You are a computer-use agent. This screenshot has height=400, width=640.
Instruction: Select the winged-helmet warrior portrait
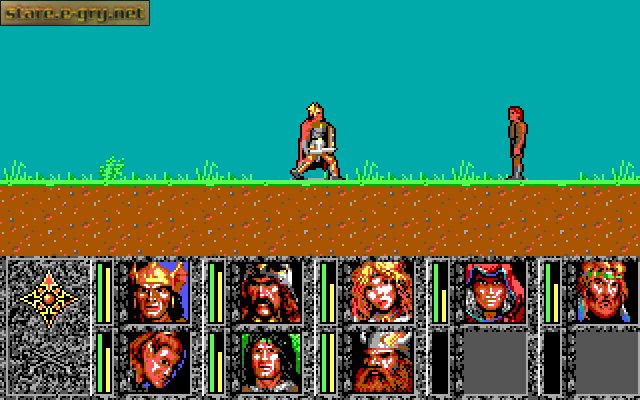[158, 290]
